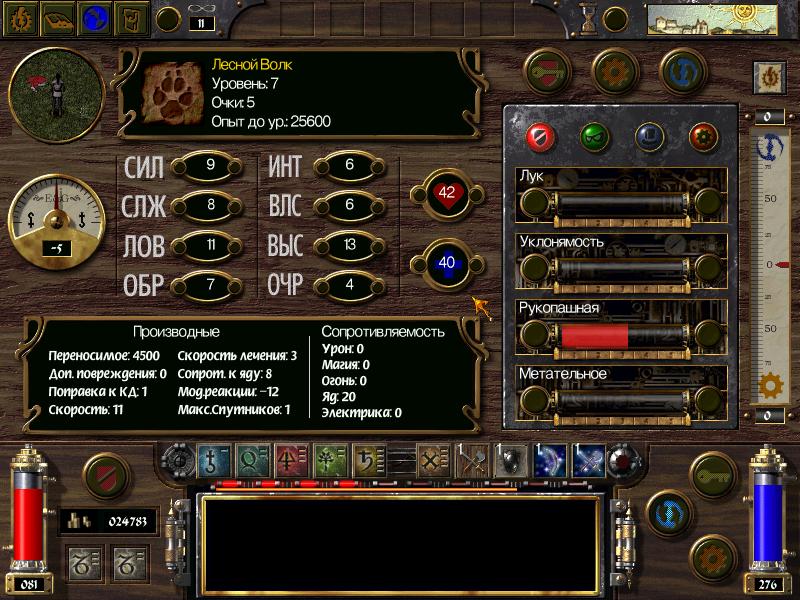Select the ЛОВ dexterity value field
The image size is (800, 600).
pyautogui.click(x=209, y=245)
